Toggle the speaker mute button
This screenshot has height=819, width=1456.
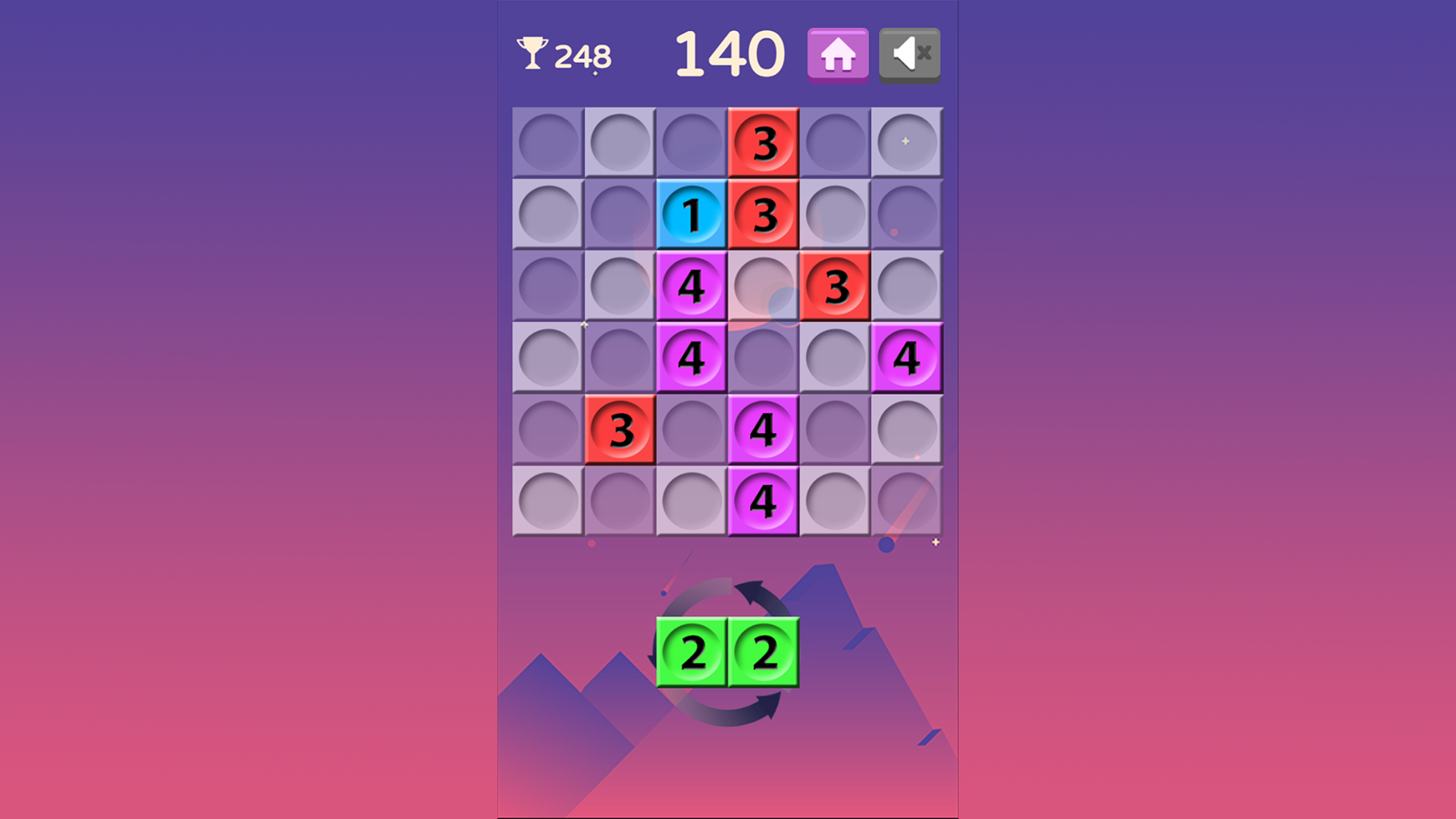click(908, 53)
